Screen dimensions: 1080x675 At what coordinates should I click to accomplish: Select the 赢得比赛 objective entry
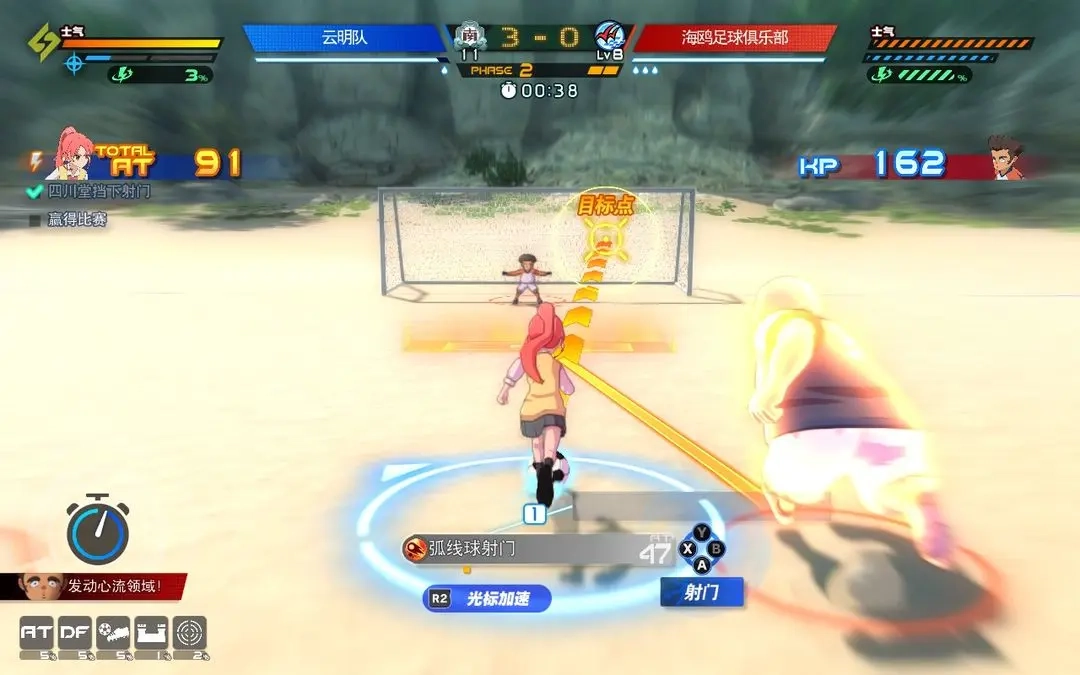tap(69, 219)
